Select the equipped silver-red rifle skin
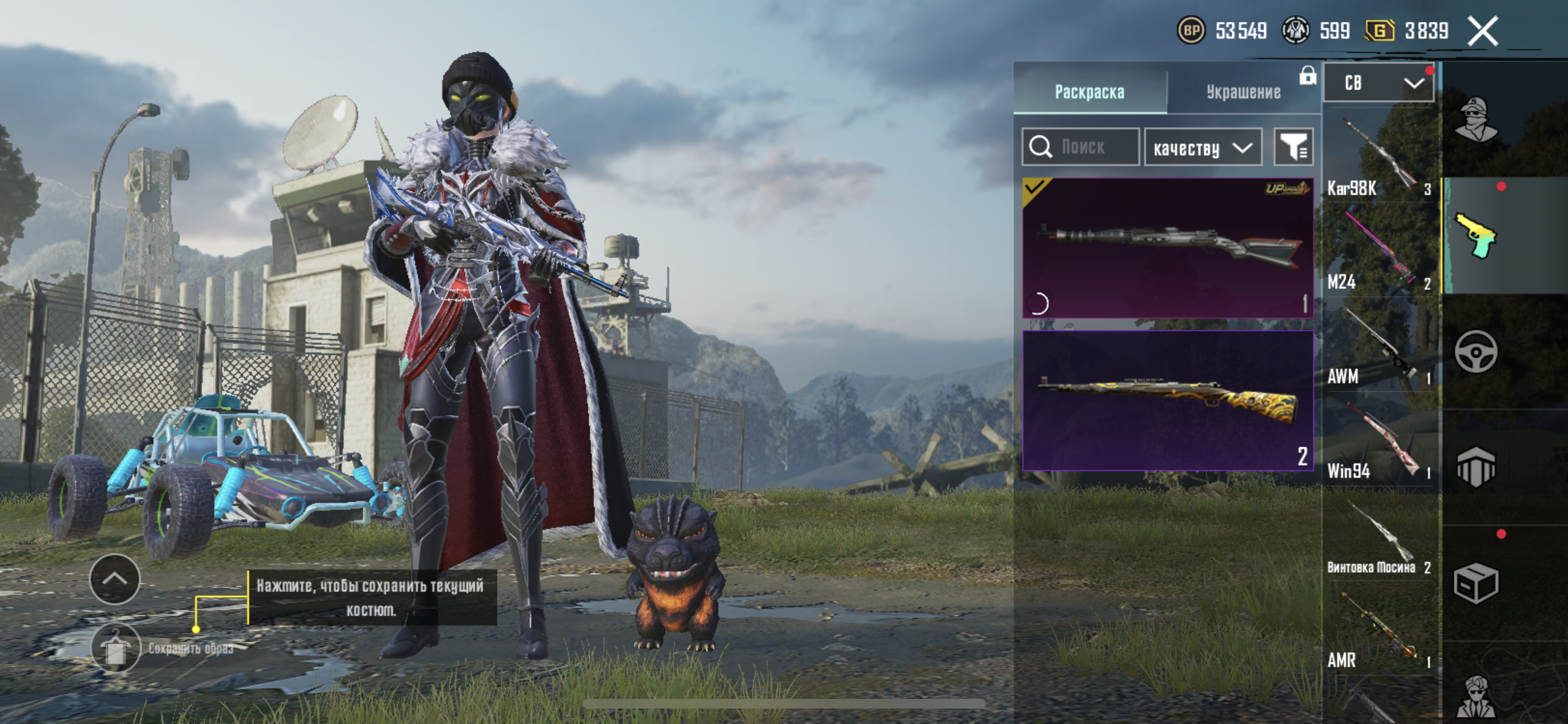The height and width of the screenshot is (724, 1568). (x=1168, y=248)
